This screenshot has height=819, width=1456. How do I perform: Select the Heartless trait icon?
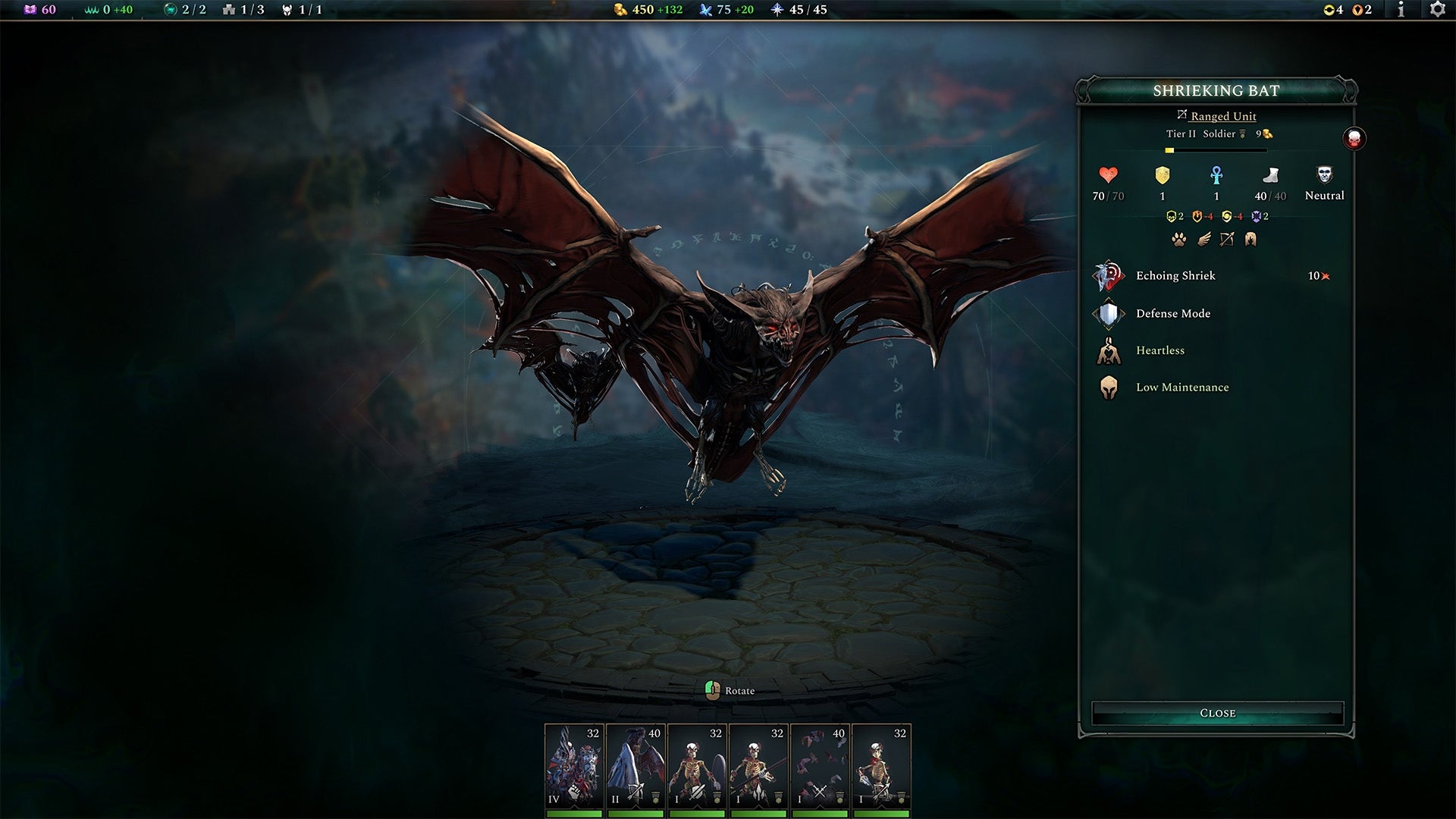click(1108, 350)
